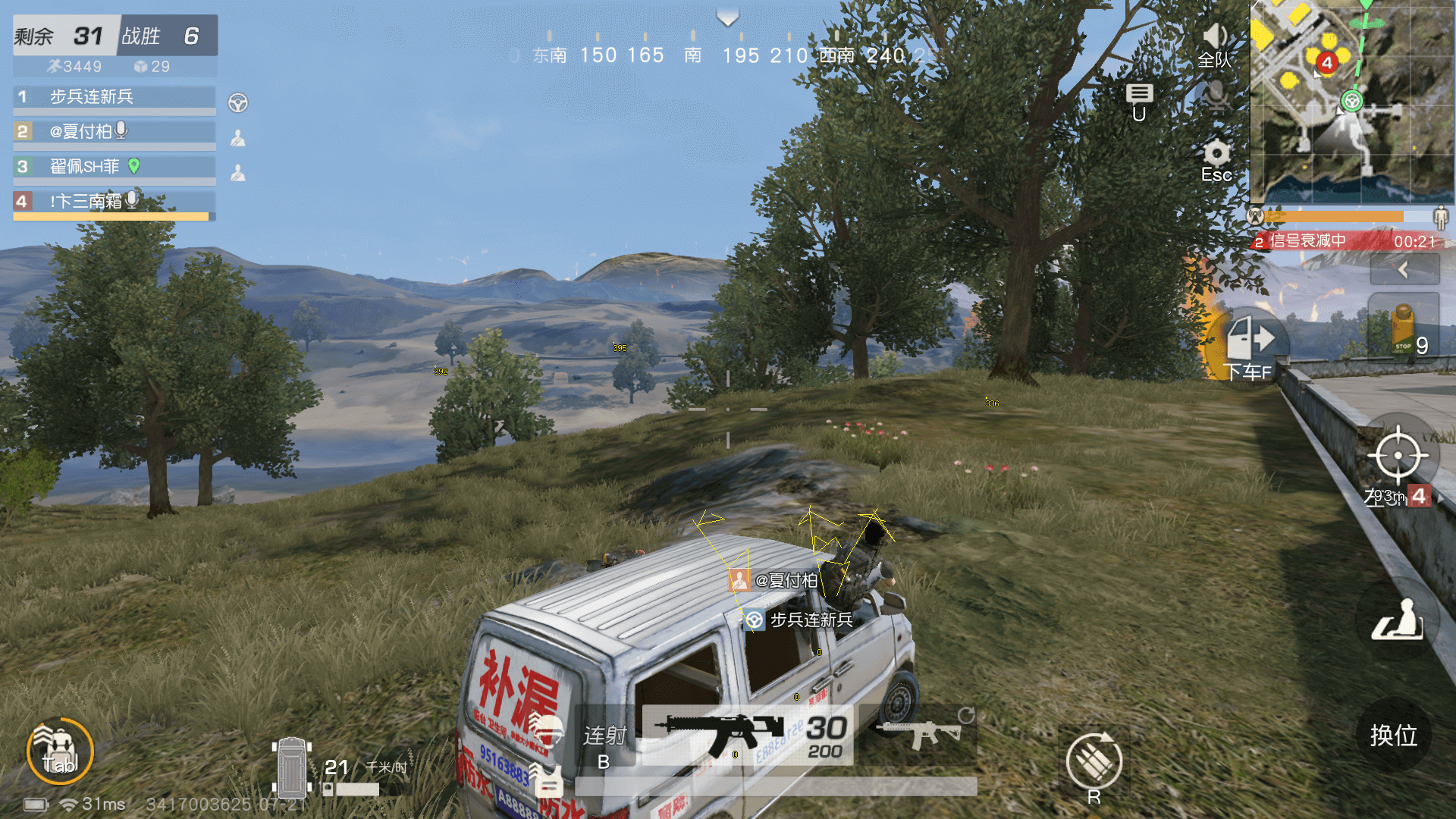Select teammate 翟佩SH菲 in squad list
Image resolution: width=1456 pixels, height=819 pixels.
tap(114, 167)
